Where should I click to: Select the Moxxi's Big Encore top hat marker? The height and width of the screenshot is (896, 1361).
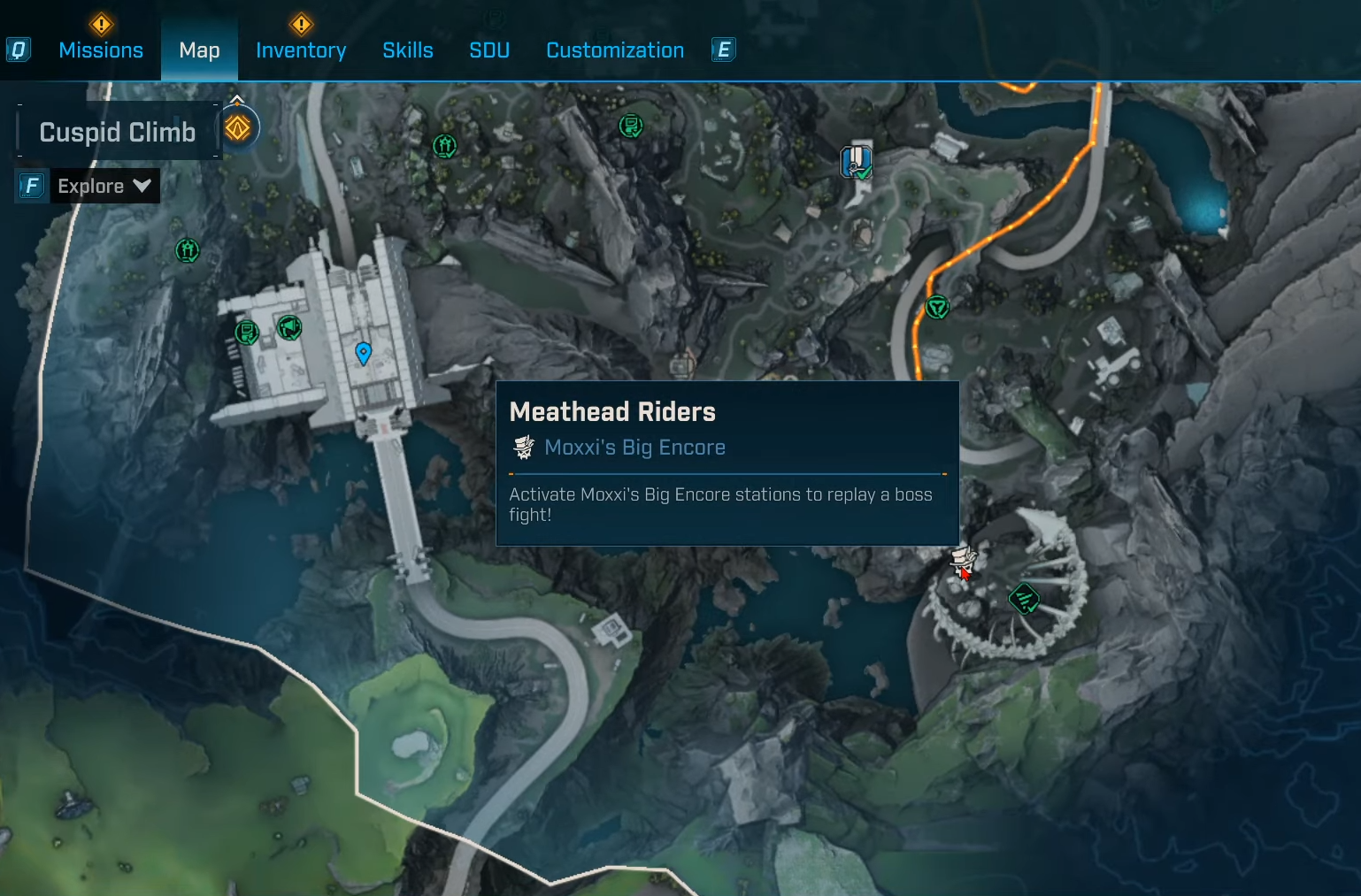(962, 560)
